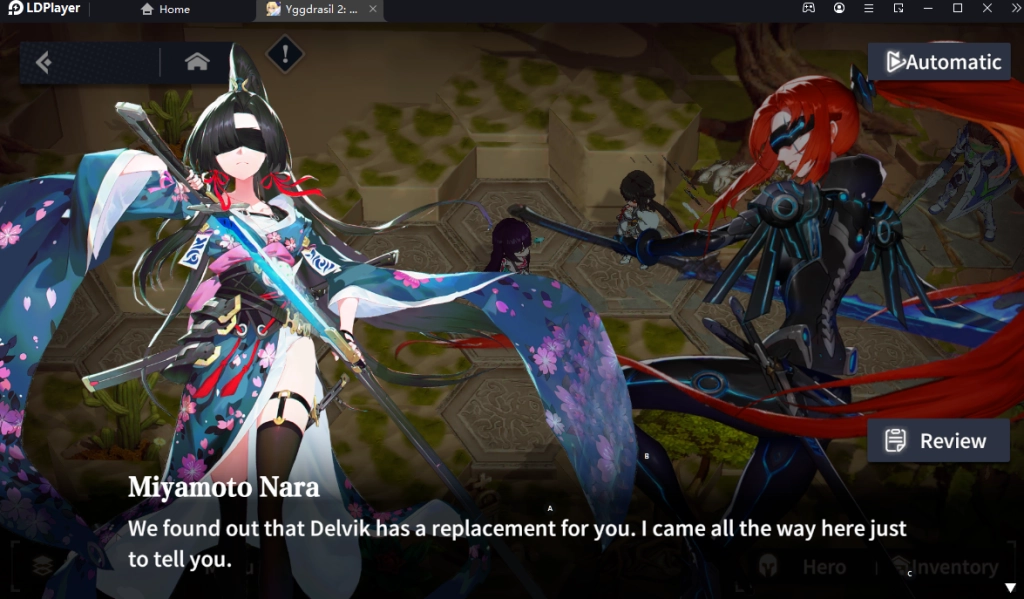The image size is (1024, 599).
Task: Open the dialogue Review log
Action: pos(938,441)
